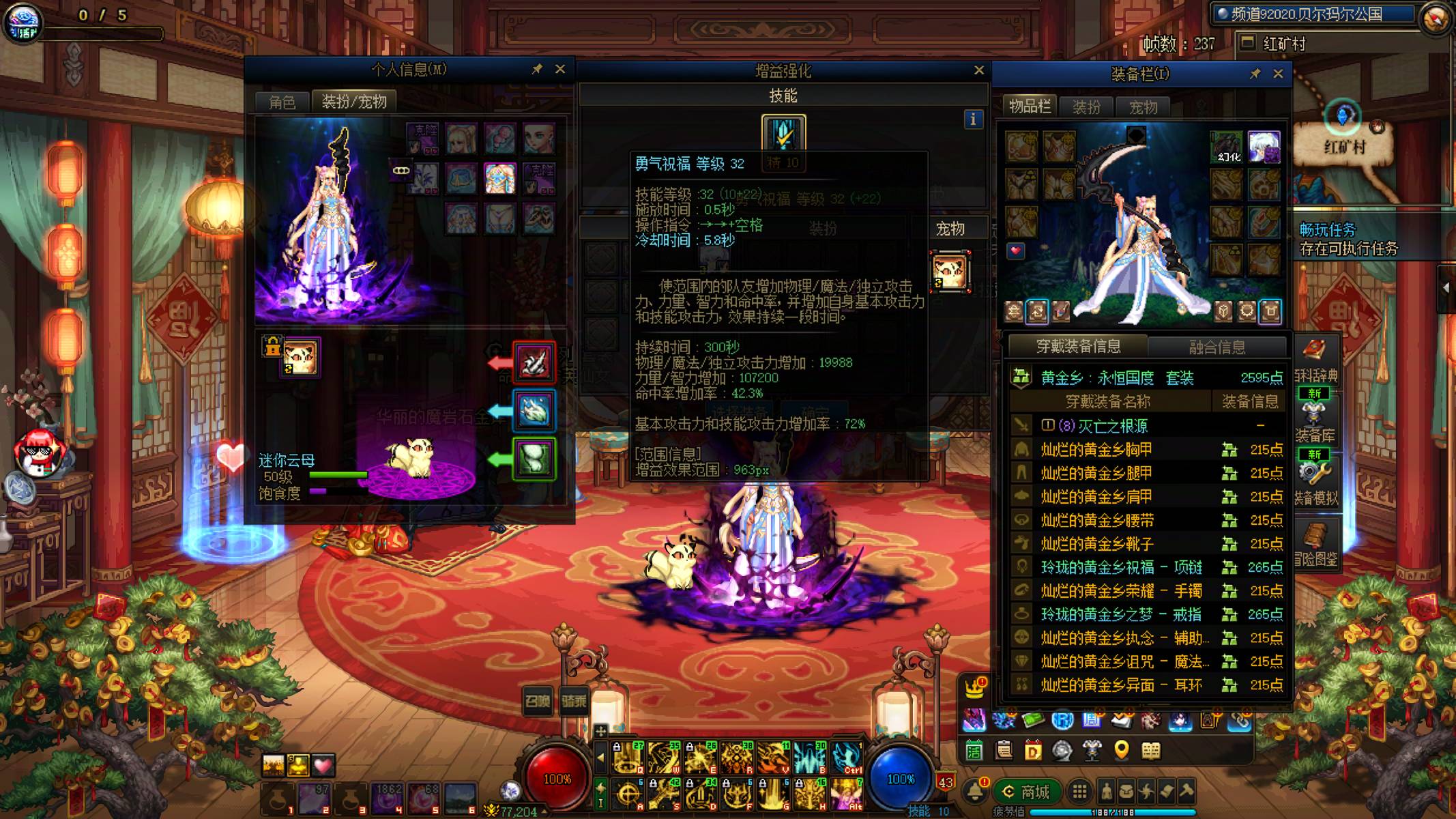Pin the 个人信息 window
Image resolution: width=1456 pixels, height=819 pixels.
pyautogui.click(x=537, y=69)
